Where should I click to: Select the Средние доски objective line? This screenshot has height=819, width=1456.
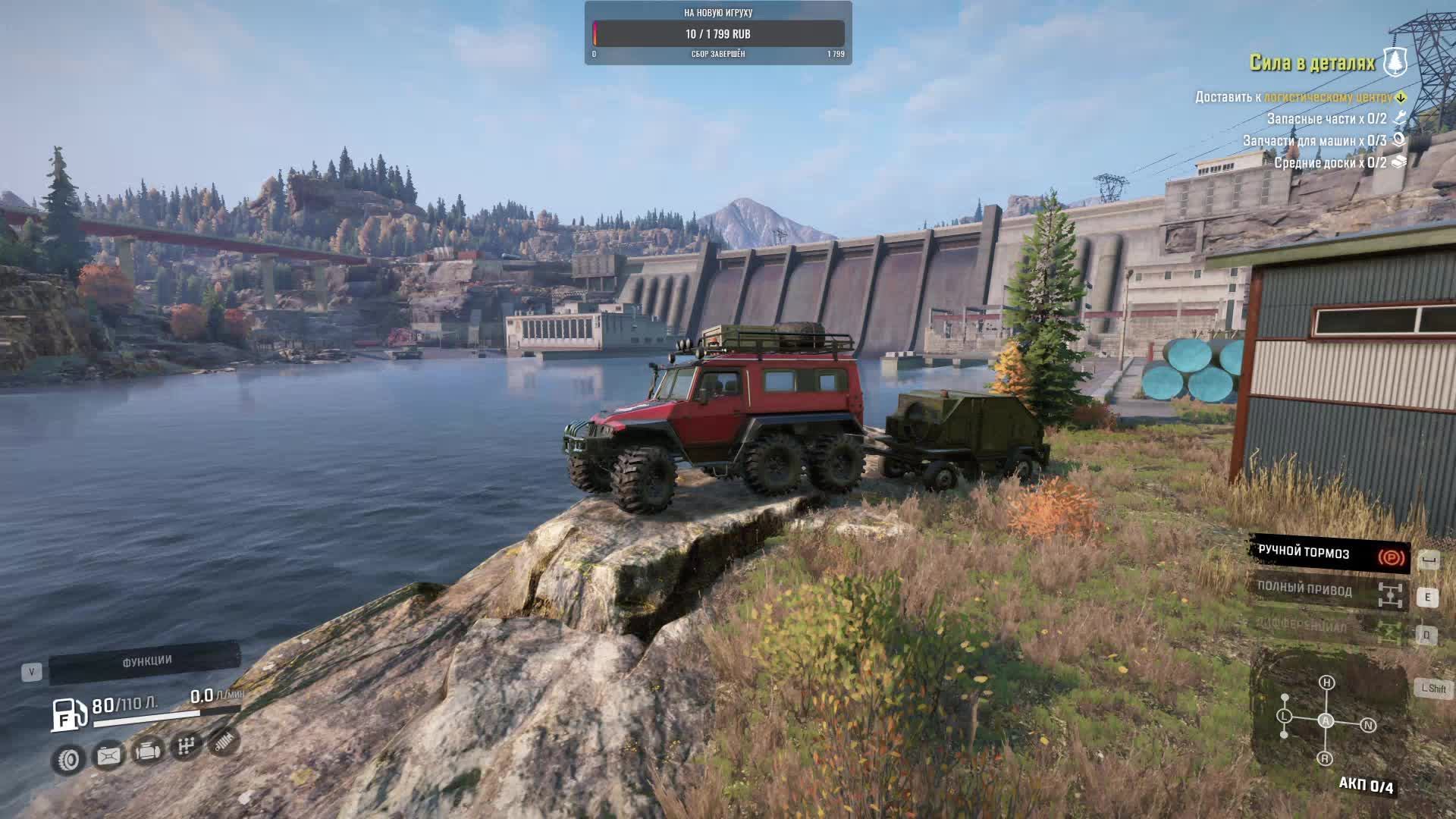point(1330,162)
